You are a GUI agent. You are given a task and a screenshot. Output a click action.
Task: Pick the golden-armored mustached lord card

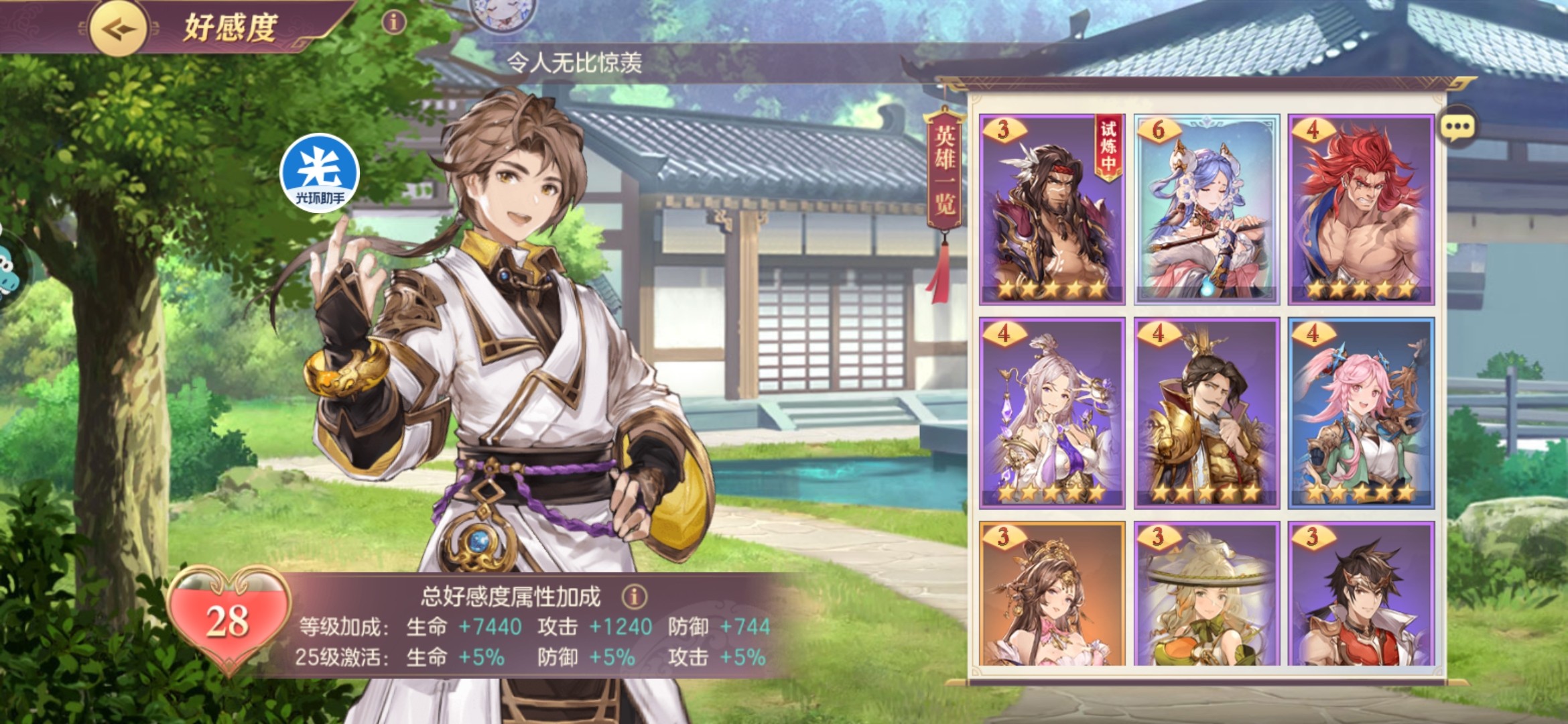point(1206,413)
